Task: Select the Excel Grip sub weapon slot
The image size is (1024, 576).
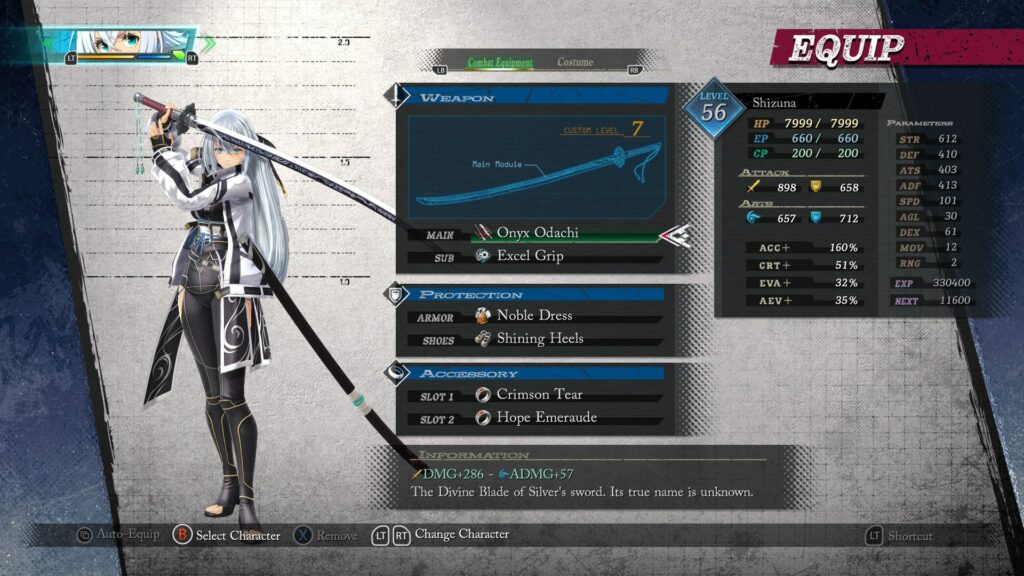Action: click(530, 256)
